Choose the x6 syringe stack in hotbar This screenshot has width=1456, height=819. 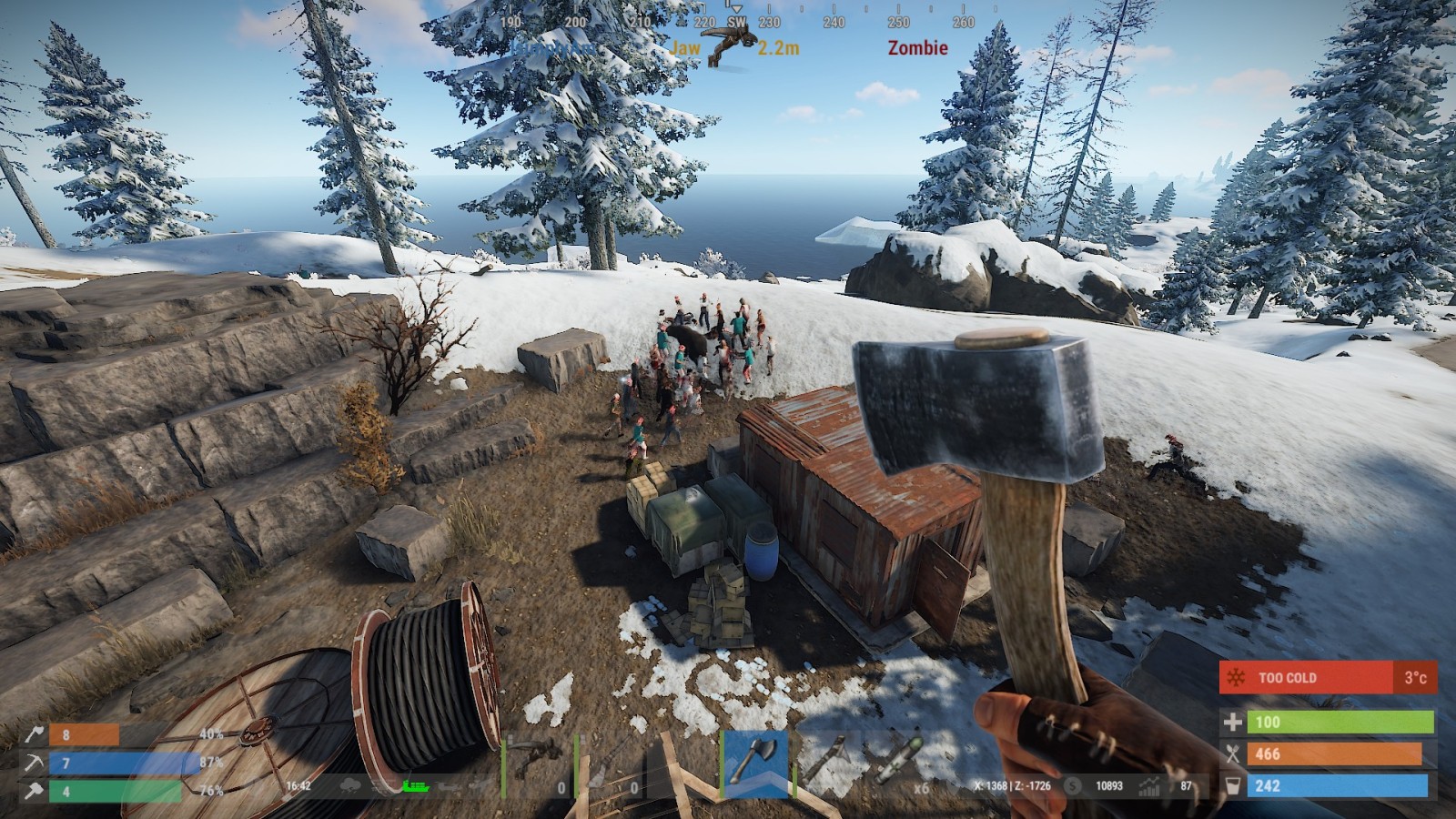[898, 763]
